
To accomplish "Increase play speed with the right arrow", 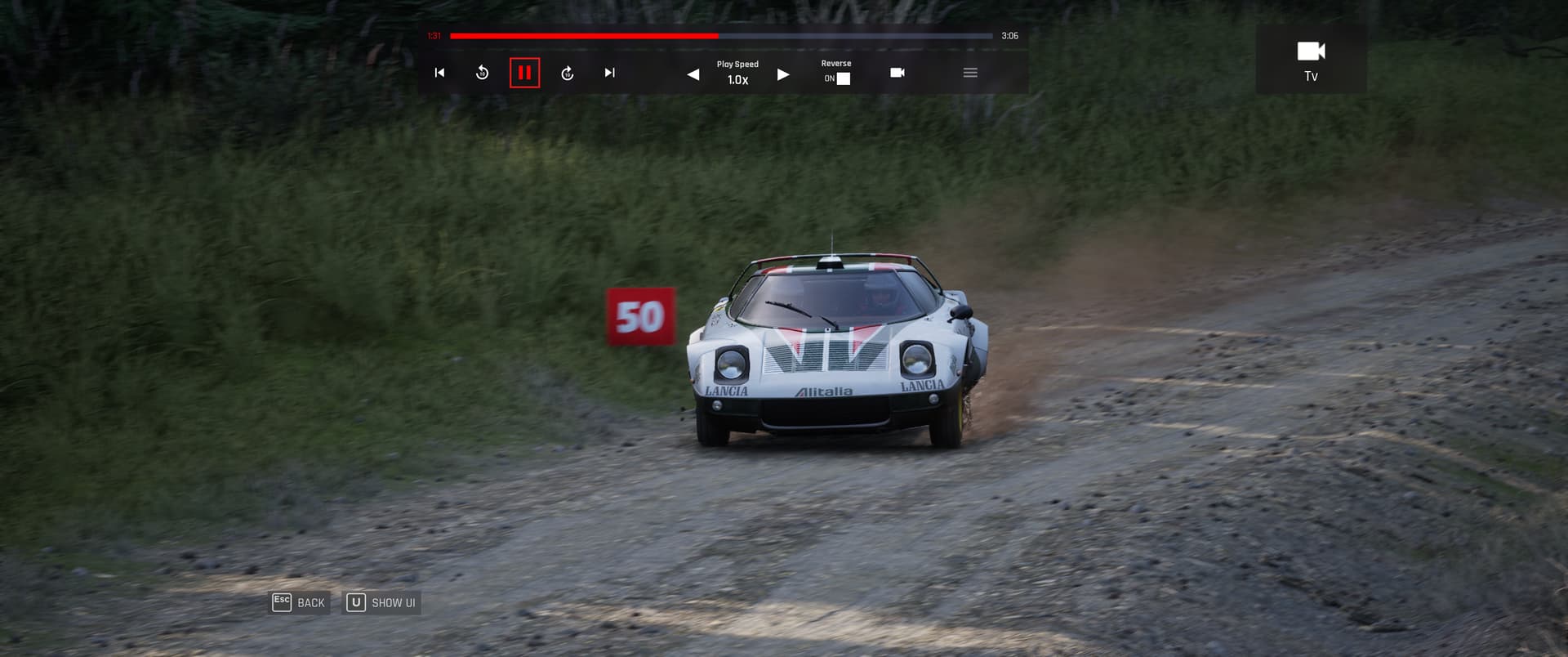I will tap(783, 74).
